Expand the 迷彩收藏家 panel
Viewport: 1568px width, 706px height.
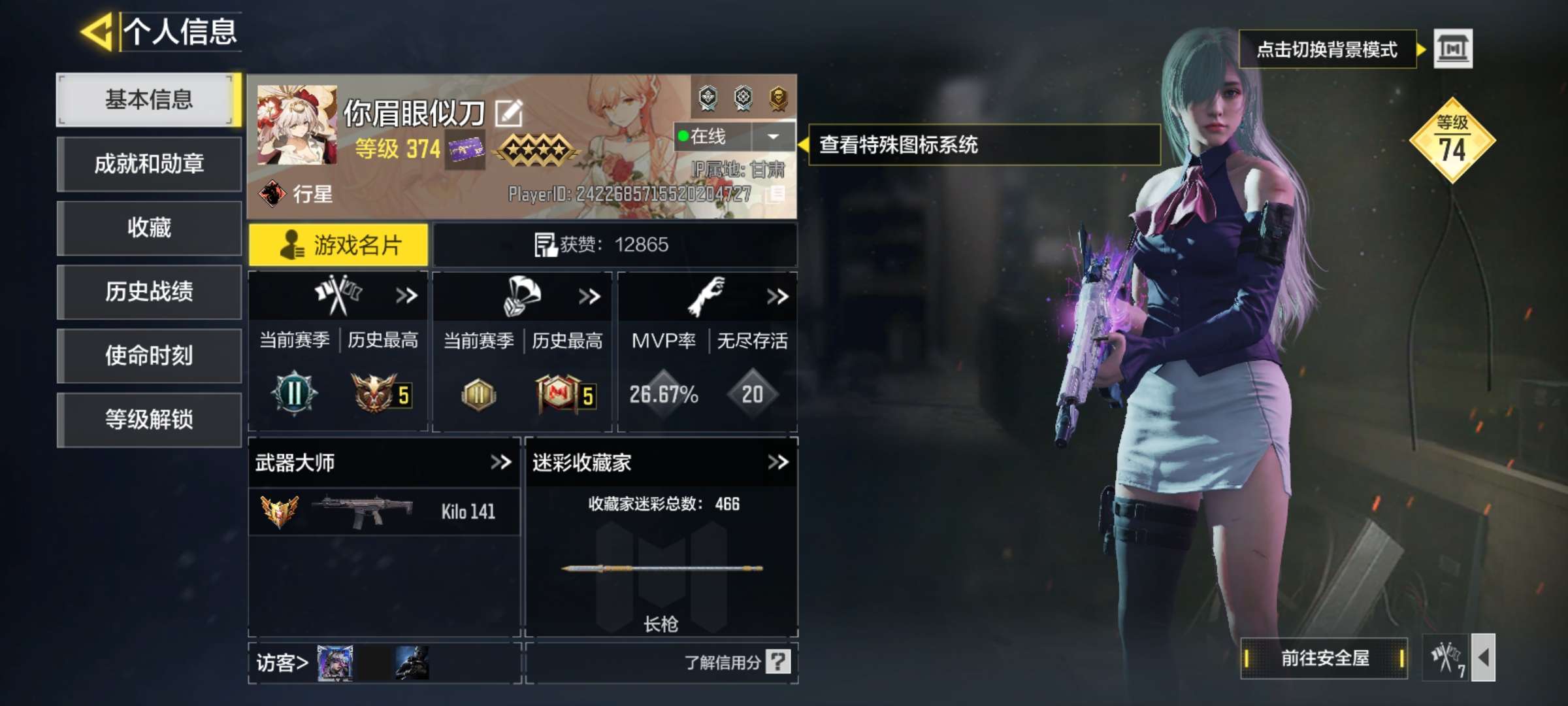[x=777, y=463]
